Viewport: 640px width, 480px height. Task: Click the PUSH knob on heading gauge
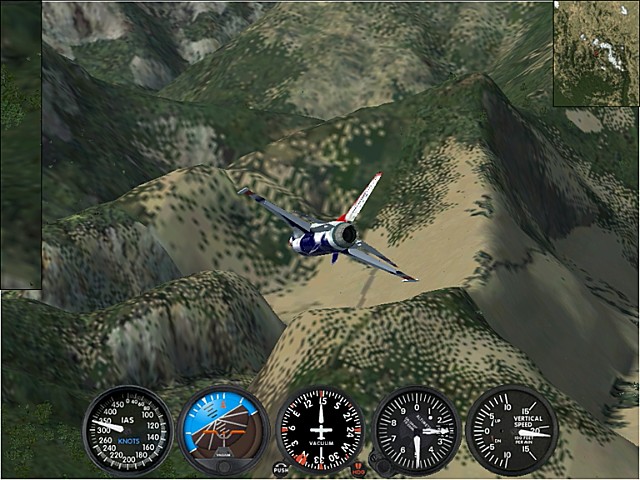[281, 467]
